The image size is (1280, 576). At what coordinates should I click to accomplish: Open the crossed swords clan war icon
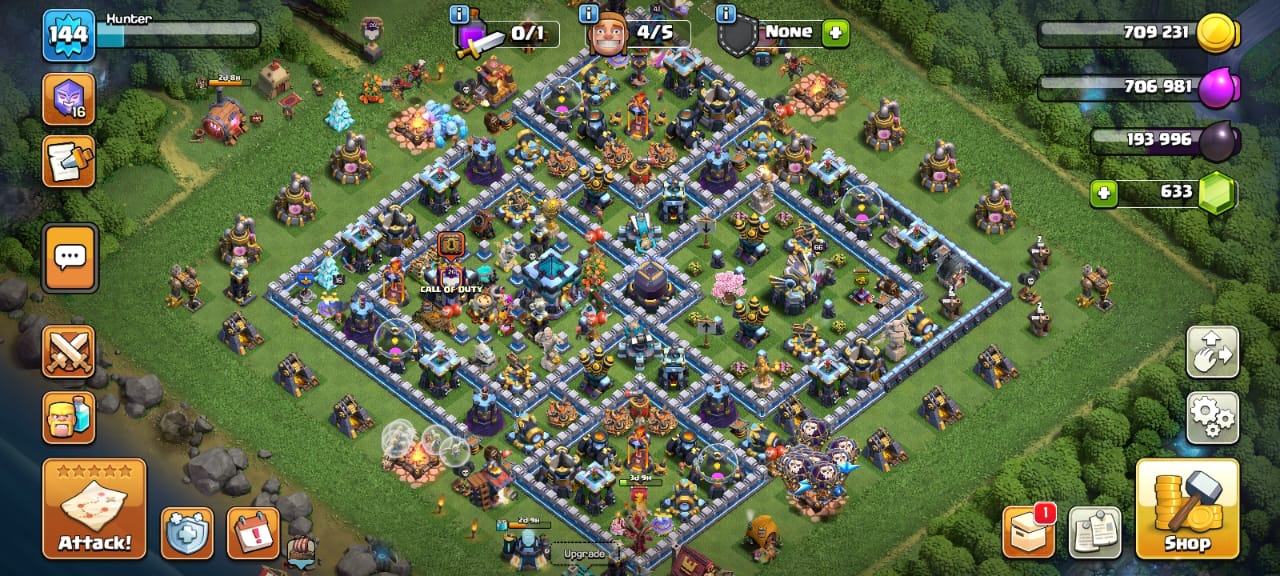(69, 351)
